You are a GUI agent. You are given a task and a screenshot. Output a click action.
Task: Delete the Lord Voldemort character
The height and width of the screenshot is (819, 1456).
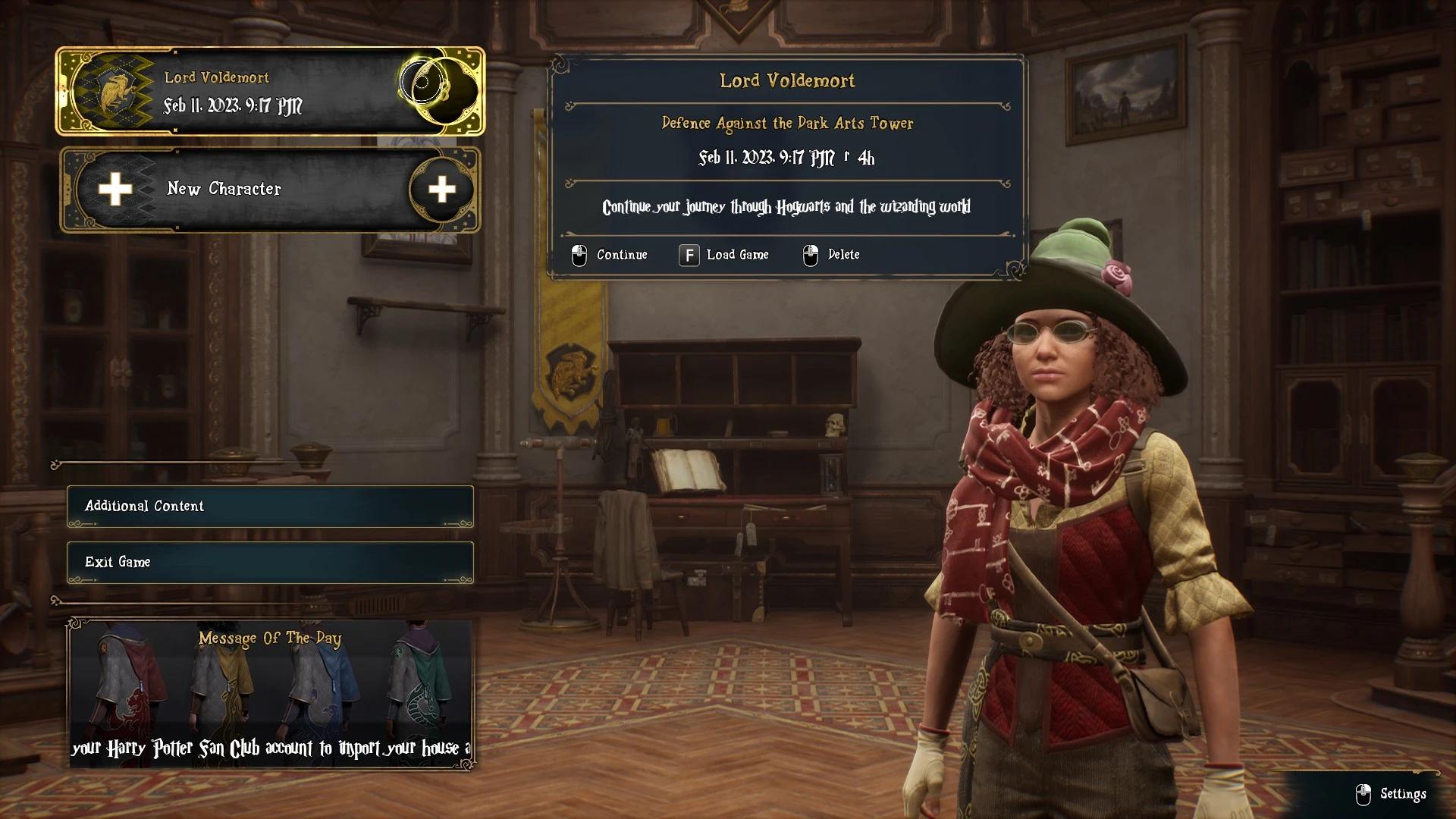tap(832, 255)
